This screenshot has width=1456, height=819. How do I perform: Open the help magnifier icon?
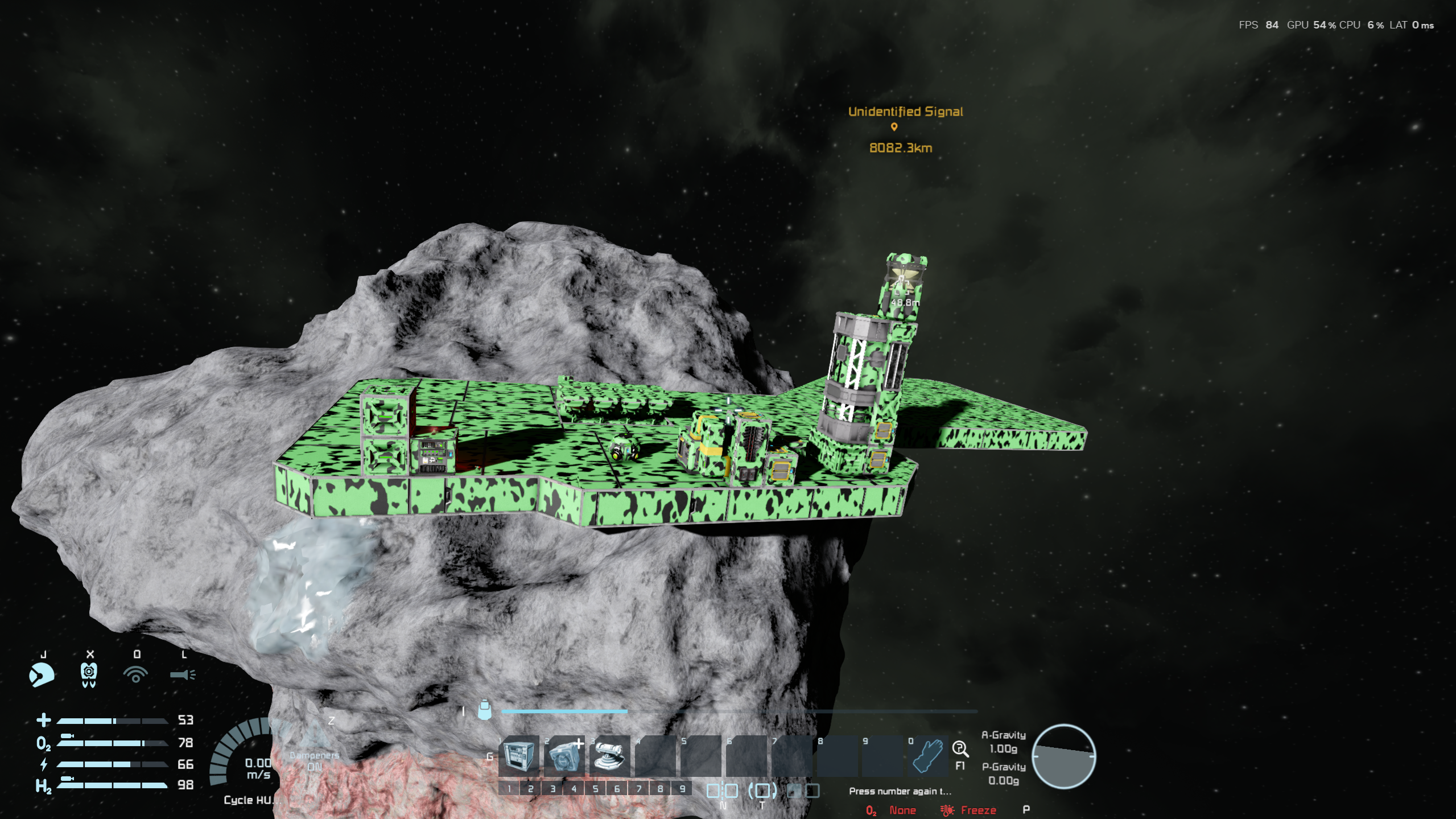(960, 749)
